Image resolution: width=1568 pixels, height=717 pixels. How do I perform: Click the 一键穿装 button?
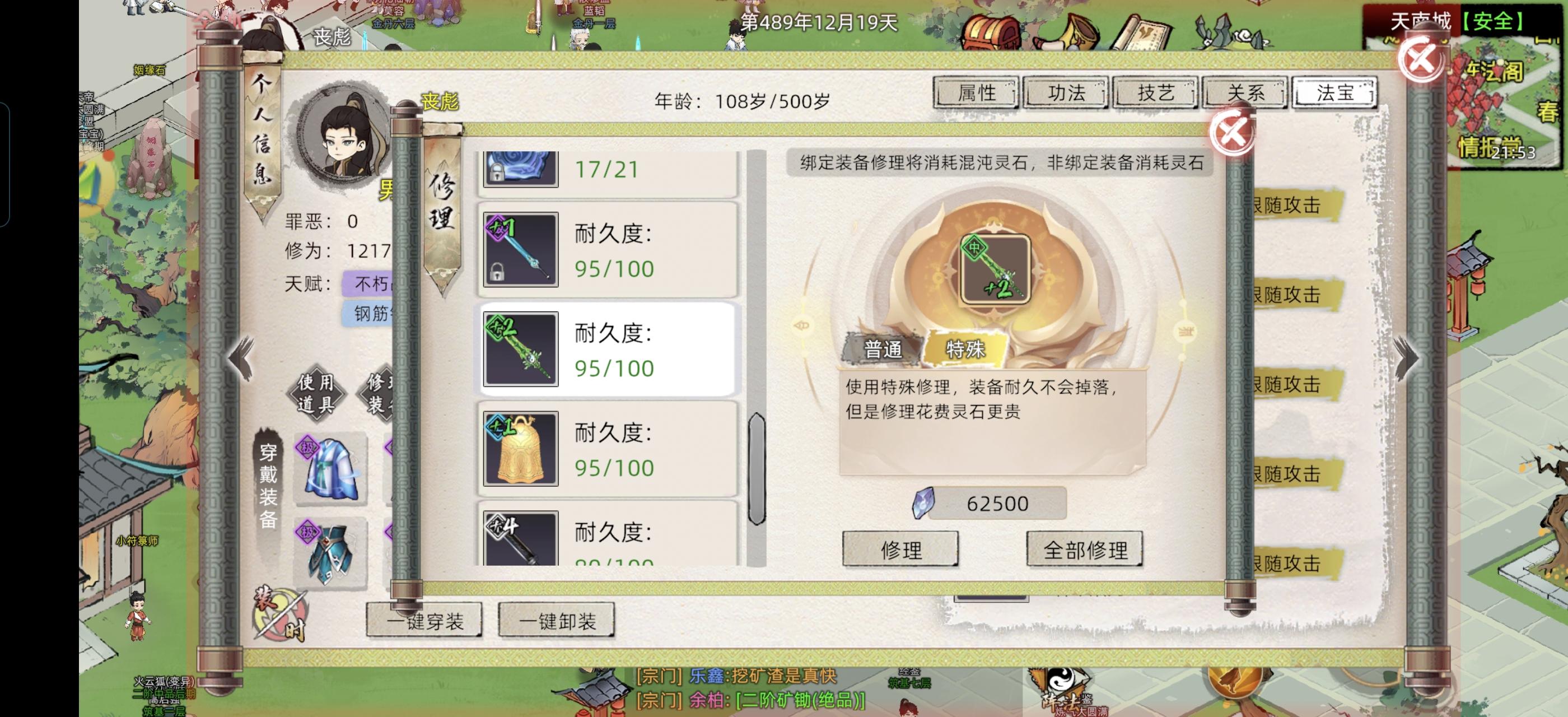426,620
